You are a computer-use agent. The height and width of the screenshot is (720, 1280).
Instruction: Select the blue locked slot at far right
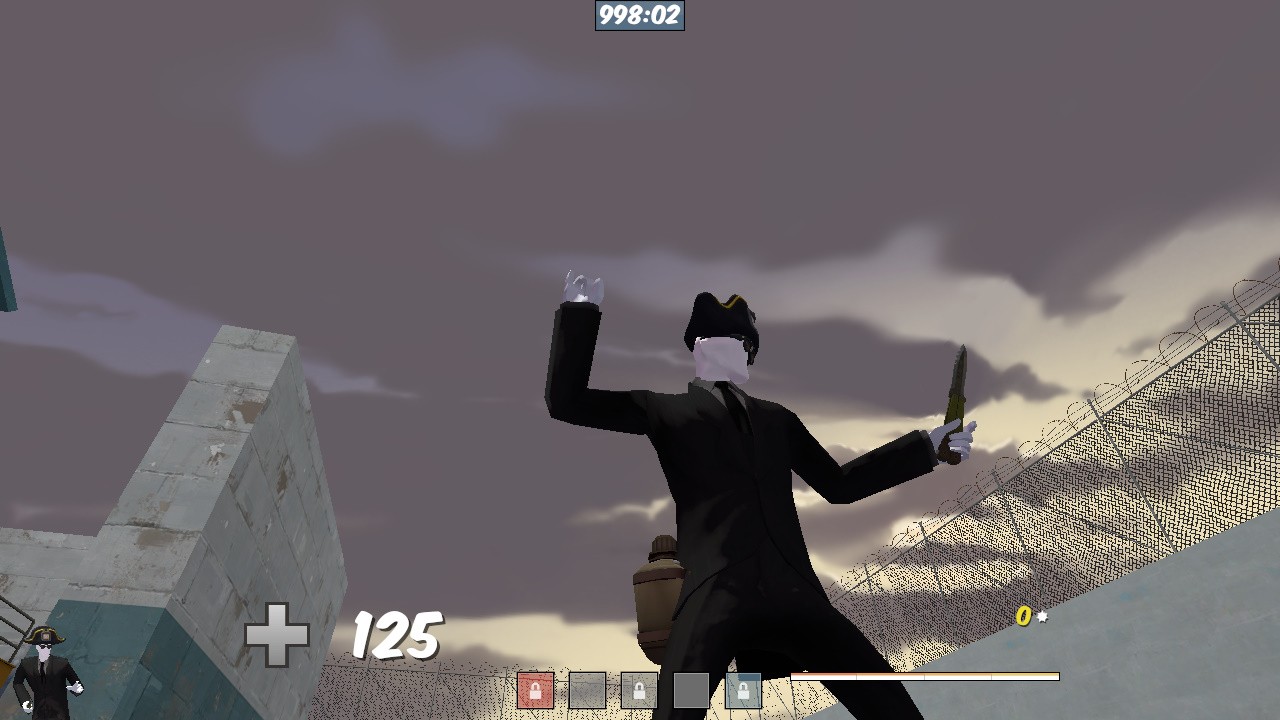point(742,690)
